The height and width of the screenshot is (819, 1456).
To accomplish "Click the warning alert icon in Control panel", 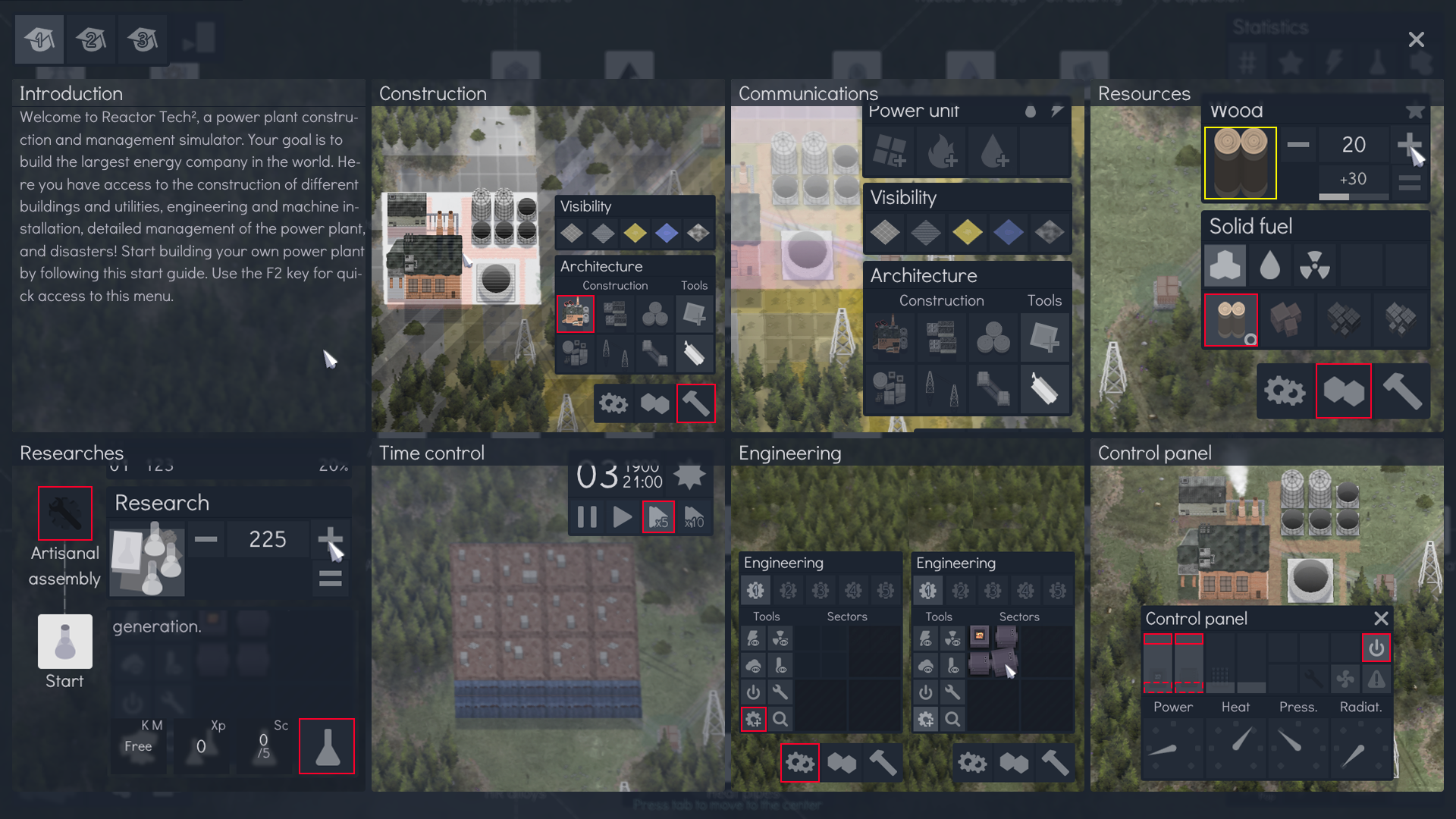I will point(1378,679).
